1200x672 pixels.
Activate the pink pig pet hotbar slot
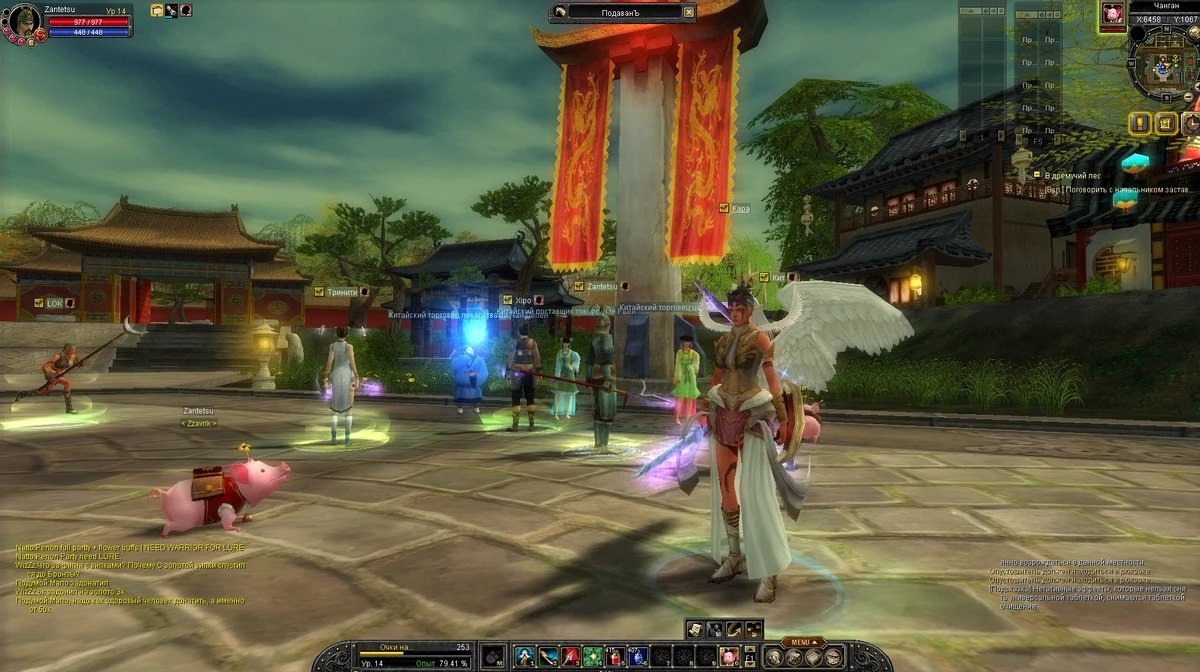[732, 657]
